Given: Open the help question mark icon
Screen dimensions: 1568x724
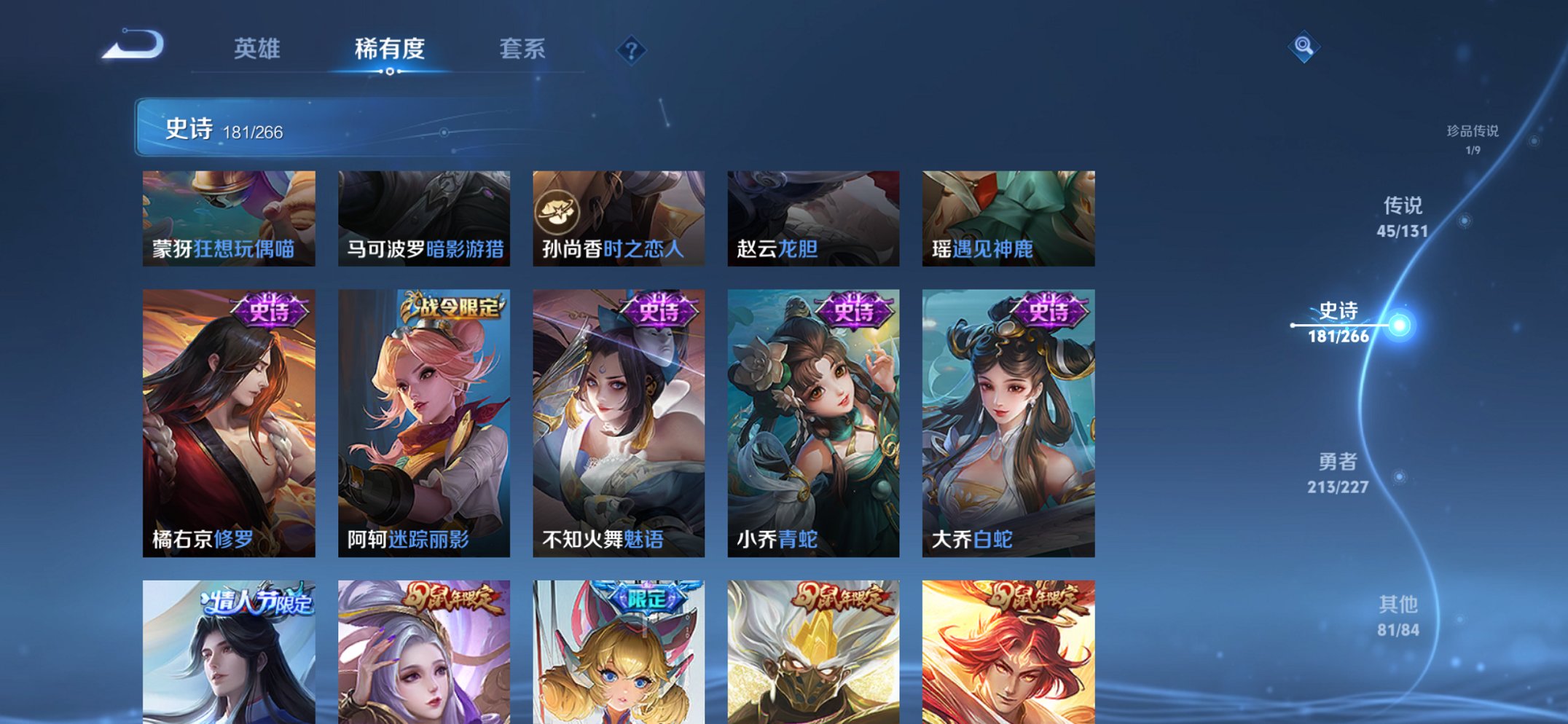Looking at the screenshot, I should click(x=631, y=50).
